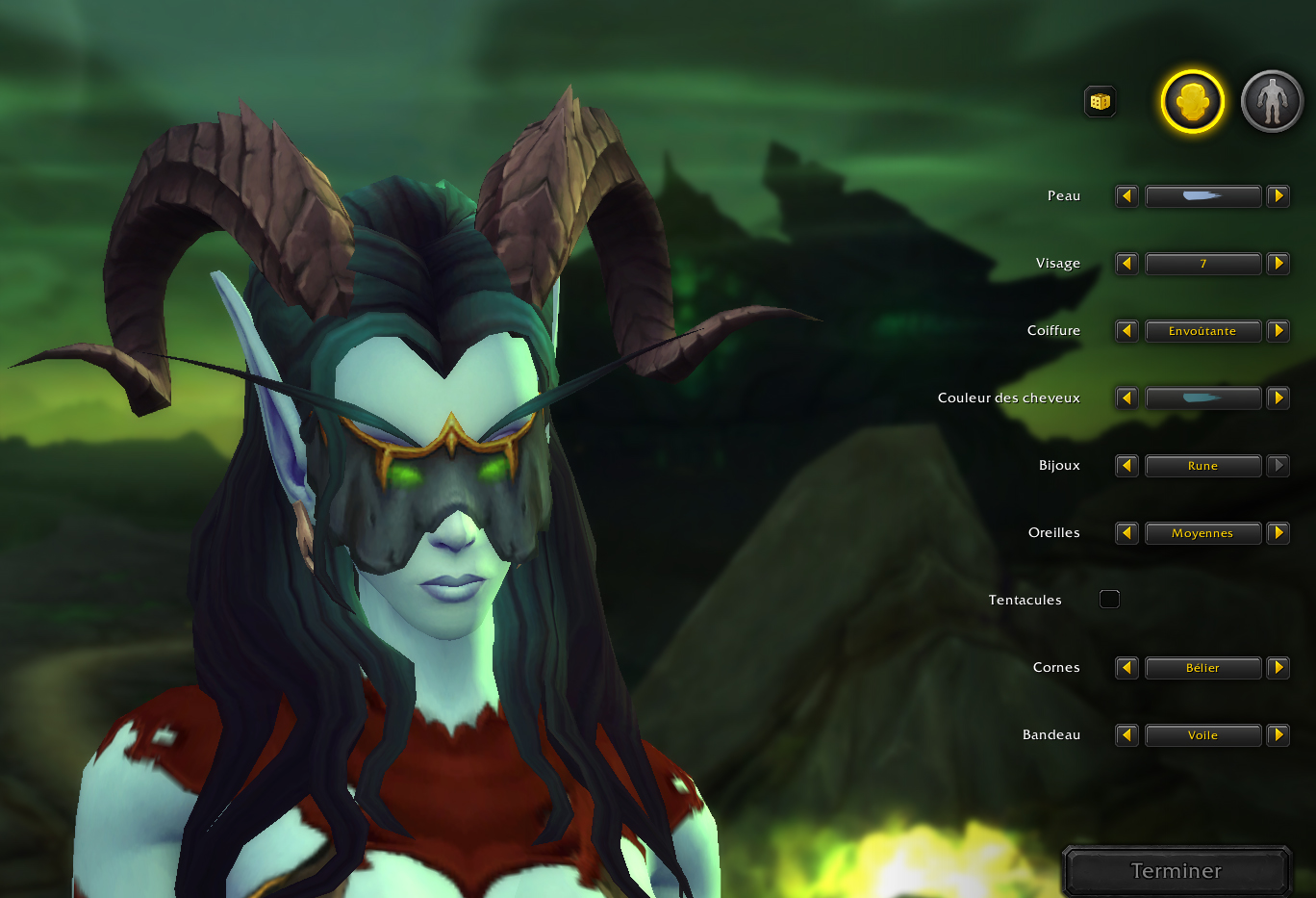Select the highlighted head view icon
1316x898 pixels.
pyautogui.click(x=1192, y=101)
